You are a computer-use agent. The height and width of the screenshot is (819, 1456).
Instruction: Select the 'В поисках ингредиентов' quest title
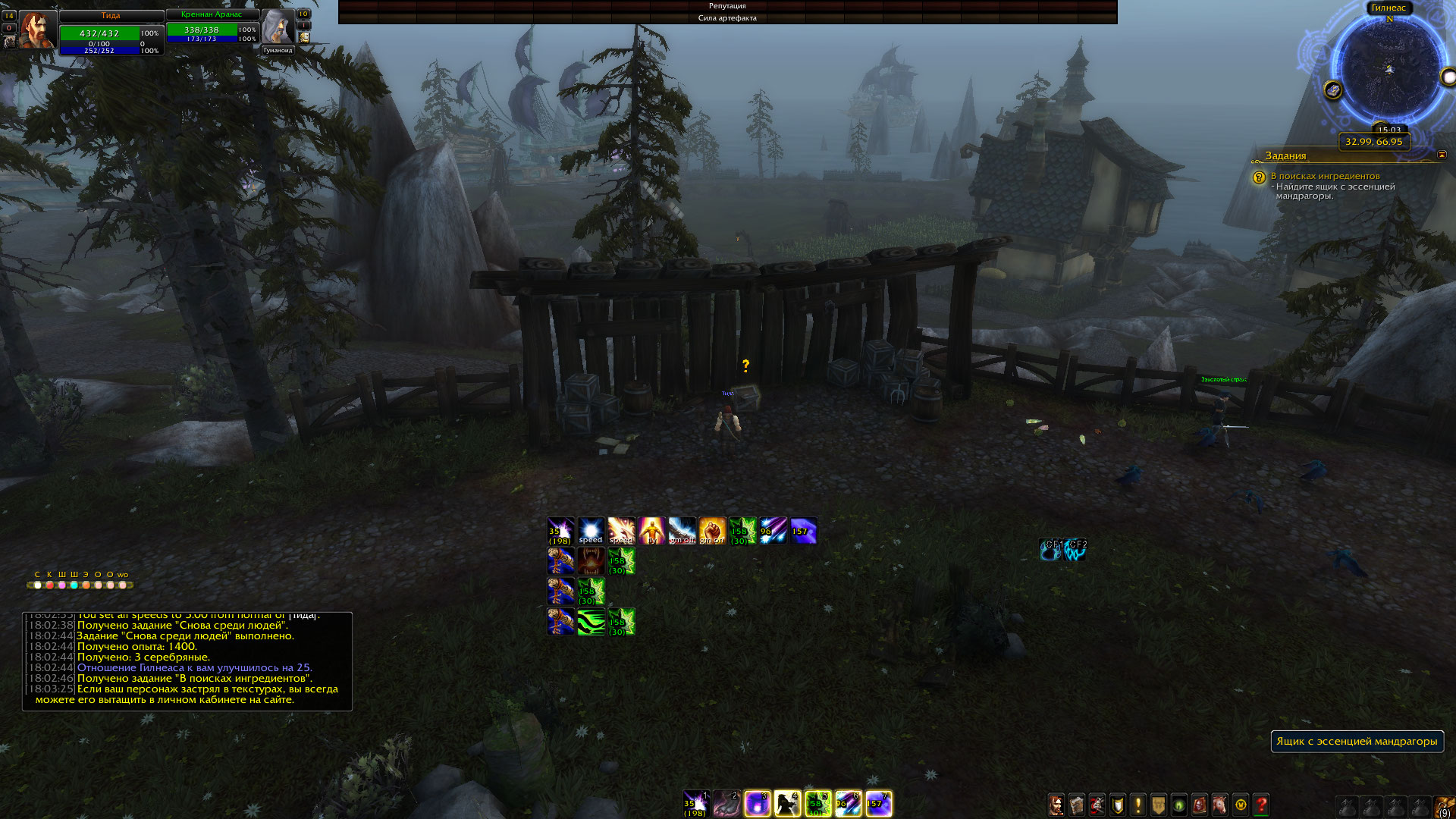coord(1325,176)
